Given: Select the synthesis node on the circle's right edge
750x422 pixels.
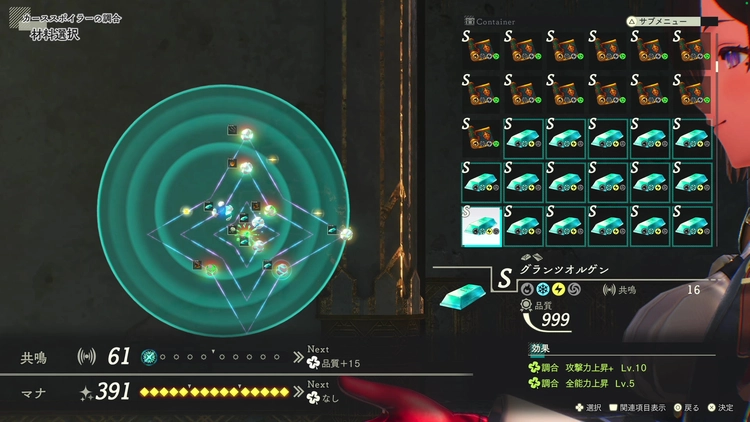Looking at the screenshot, I should pos(346,233).
